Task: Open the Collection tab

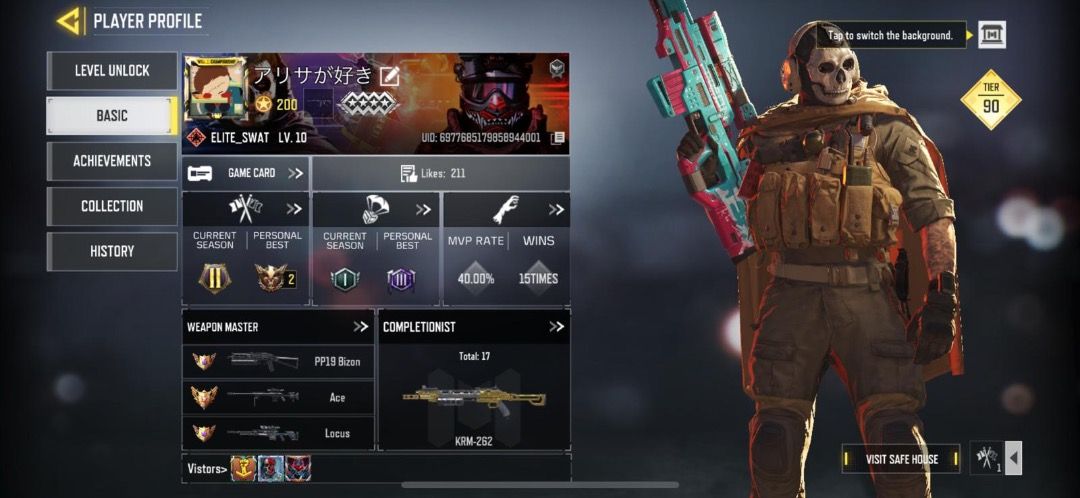Action: (112, 206)
